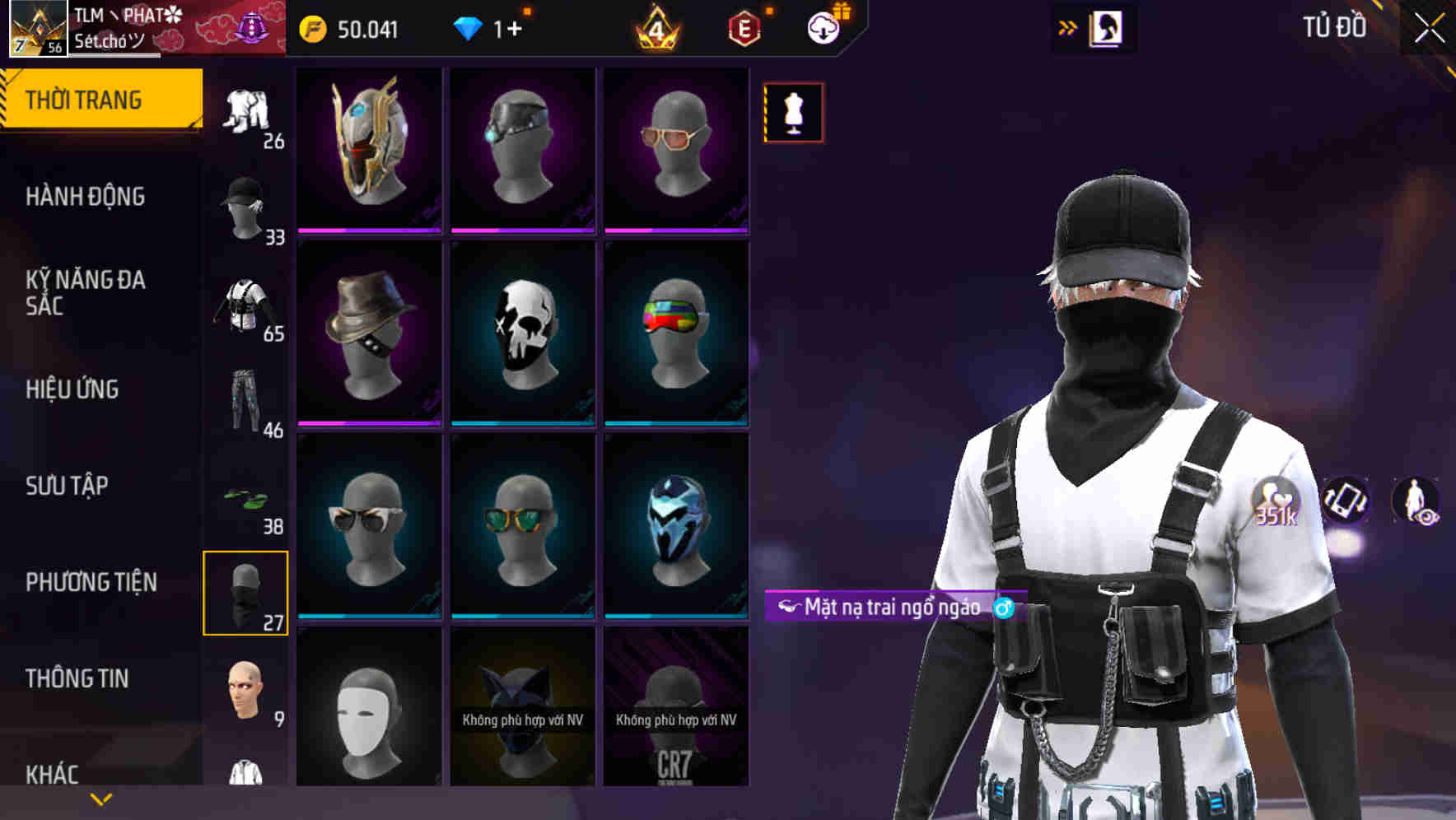This screenshot has width=1456, height=820.
Task: Expand more categories with the yellow down chevron
Action: point(102,798)
